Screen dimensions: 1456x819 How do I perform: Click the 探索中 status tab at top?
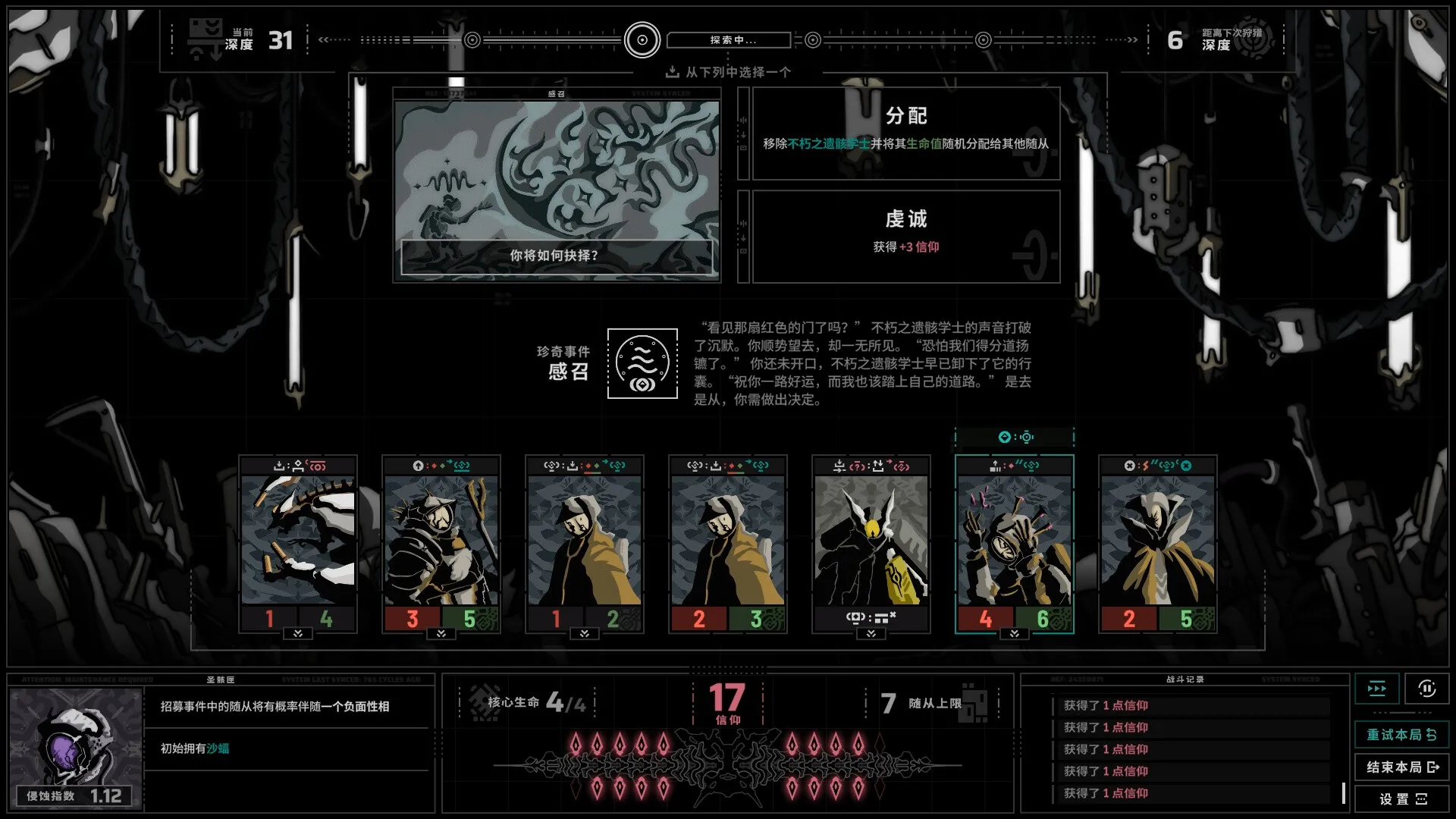tap(728, 40)
